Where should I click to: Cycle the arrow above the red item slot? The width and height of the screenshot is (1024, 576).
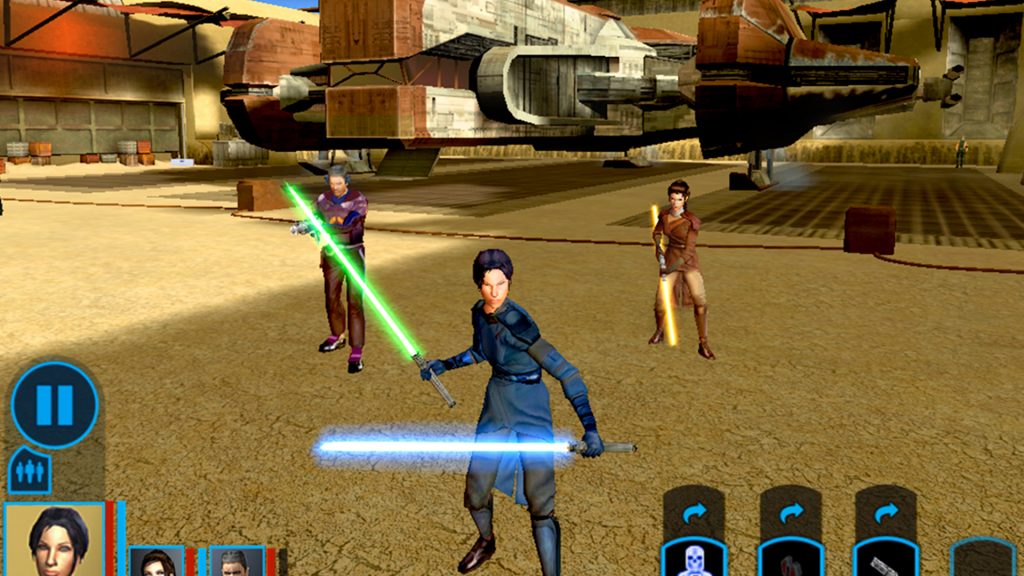point(790,512)
